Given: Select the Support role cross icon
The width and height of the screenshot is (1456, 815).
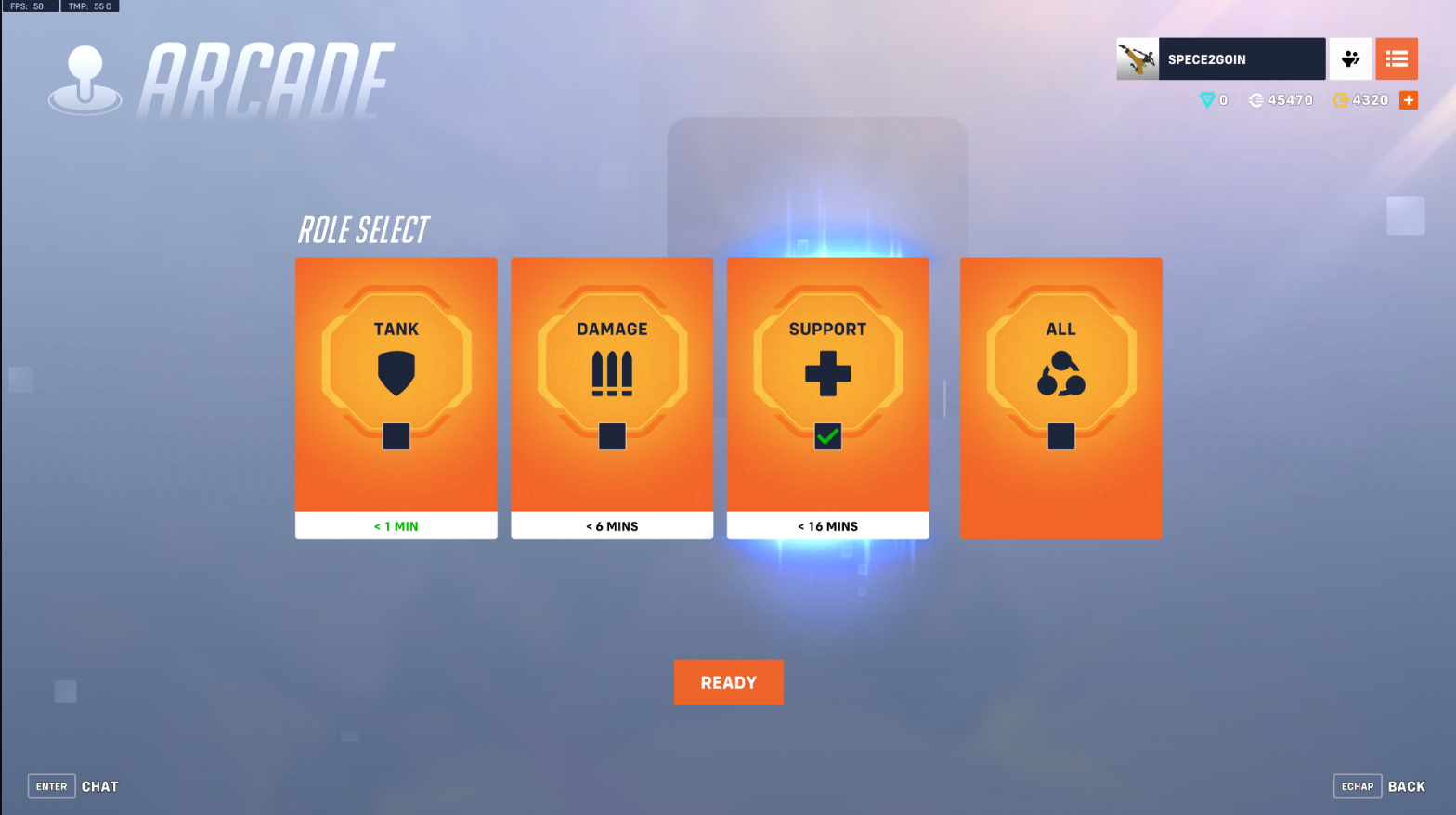Looking at the screenshot, I should click(827, 373).
